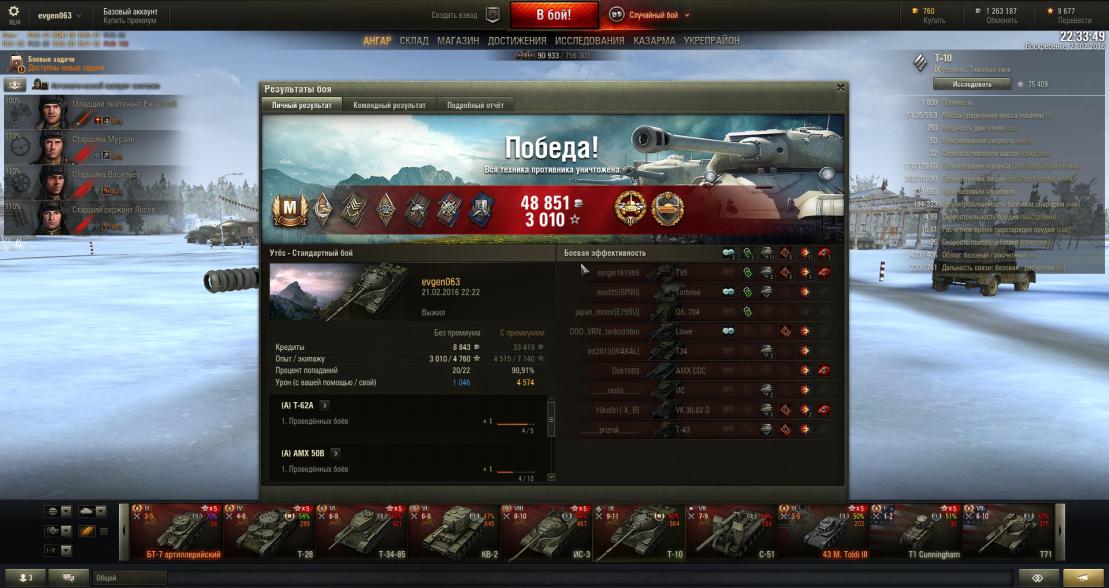Open the Подробный отчёт tab

coord(475,105)
